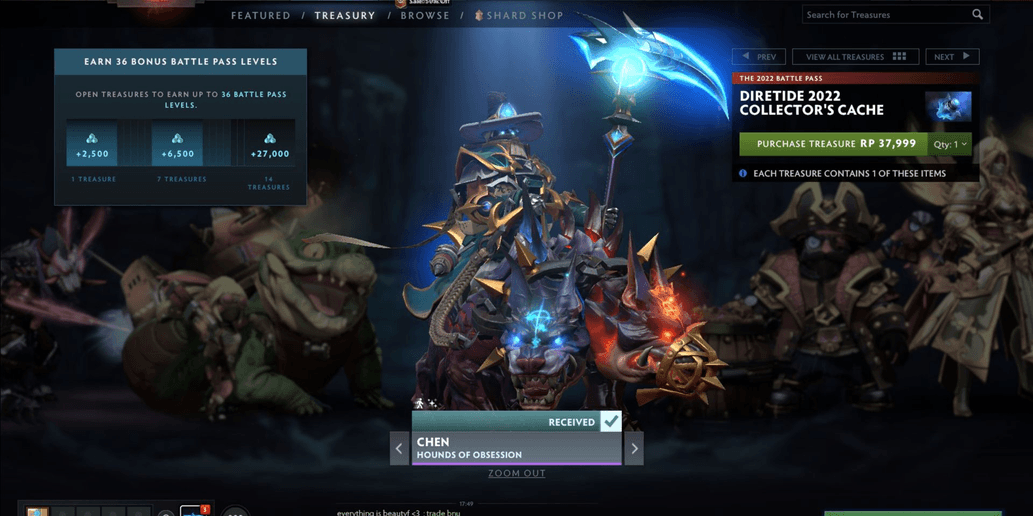The image size is (1033, 516).
Task: Switch to the Treasury tab
Action: pyautogui.click(x=345, y=16)
